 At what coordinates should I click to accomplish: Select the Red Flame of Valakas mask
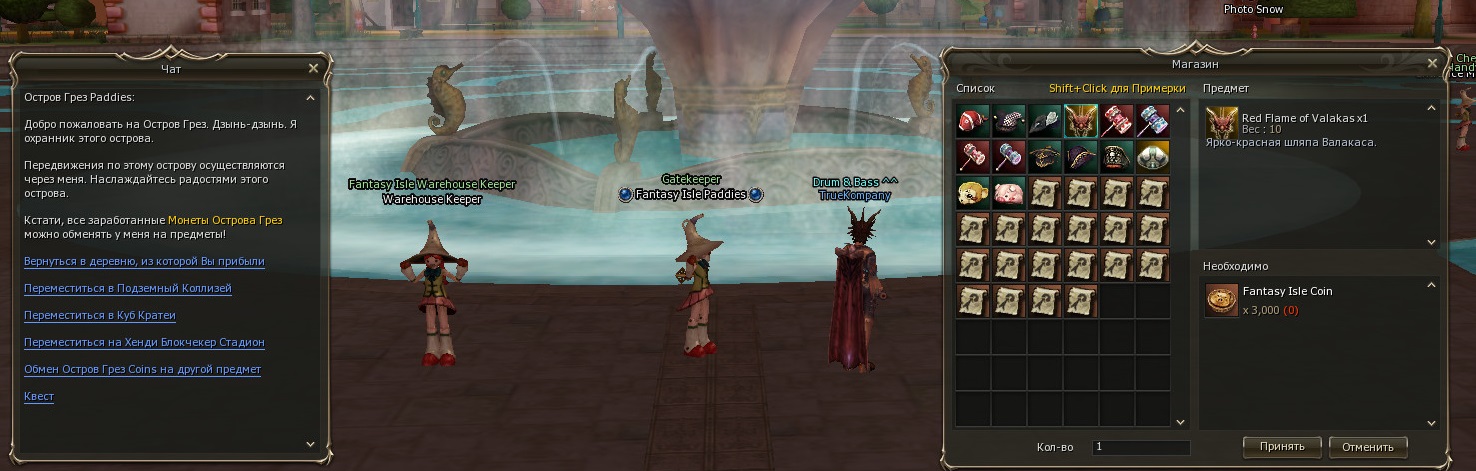pos(1081,121)
